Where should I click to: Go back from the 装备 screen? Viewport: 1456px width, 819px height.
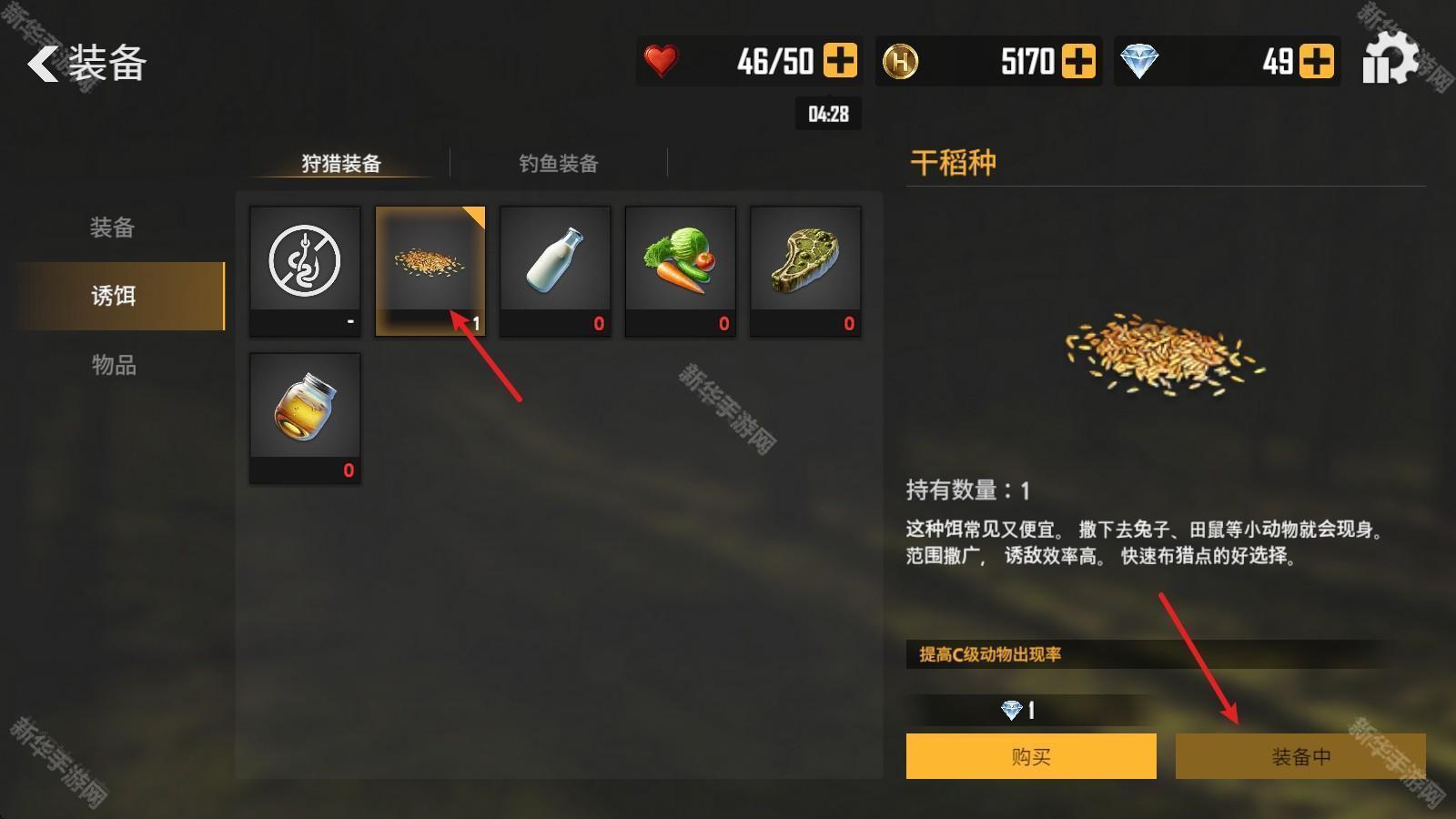[44, 64]
